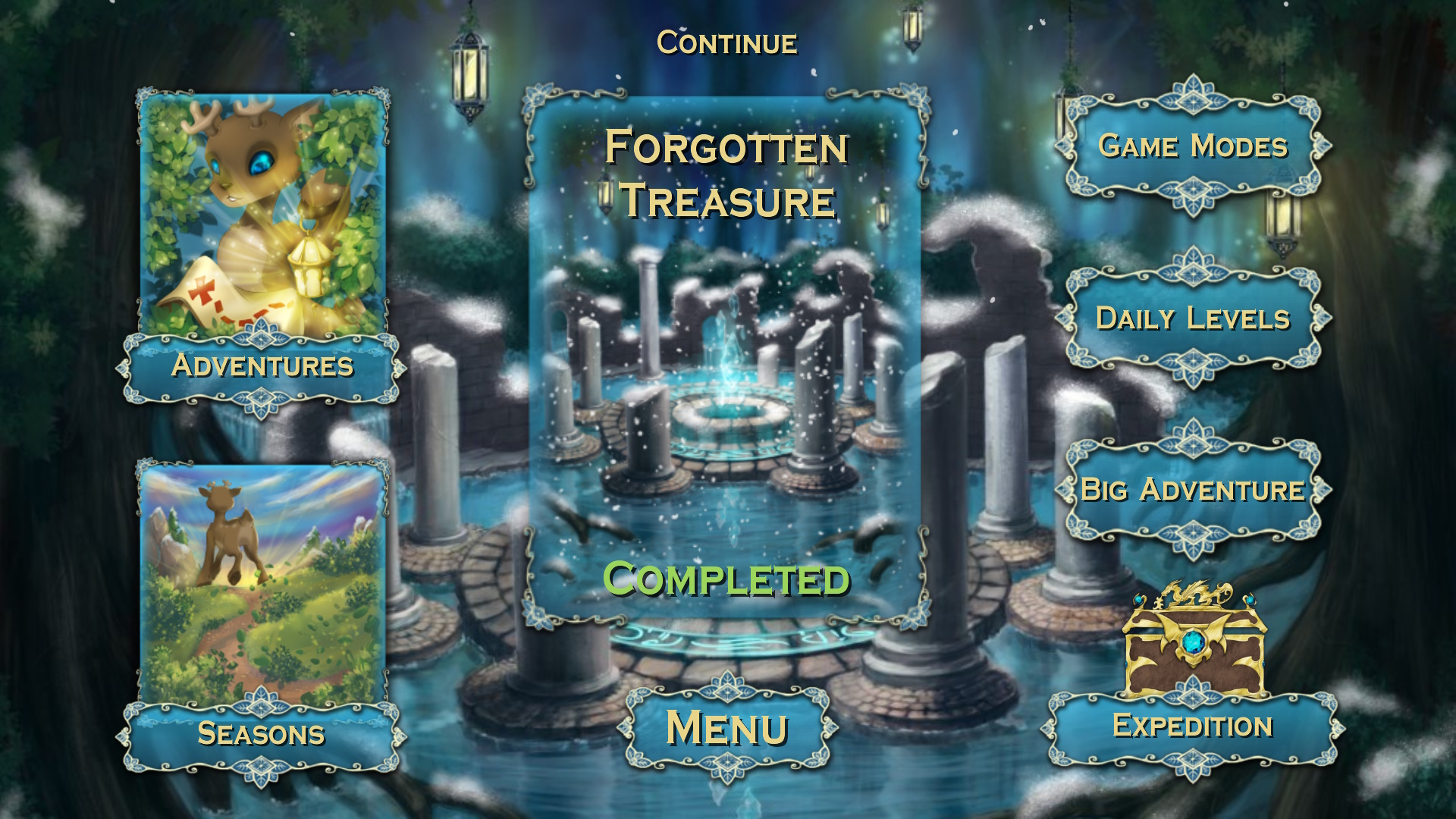Viewport: 1456px width, 819px height.
Task: Open the Seasons section
Action: click(x=261, y=734)
